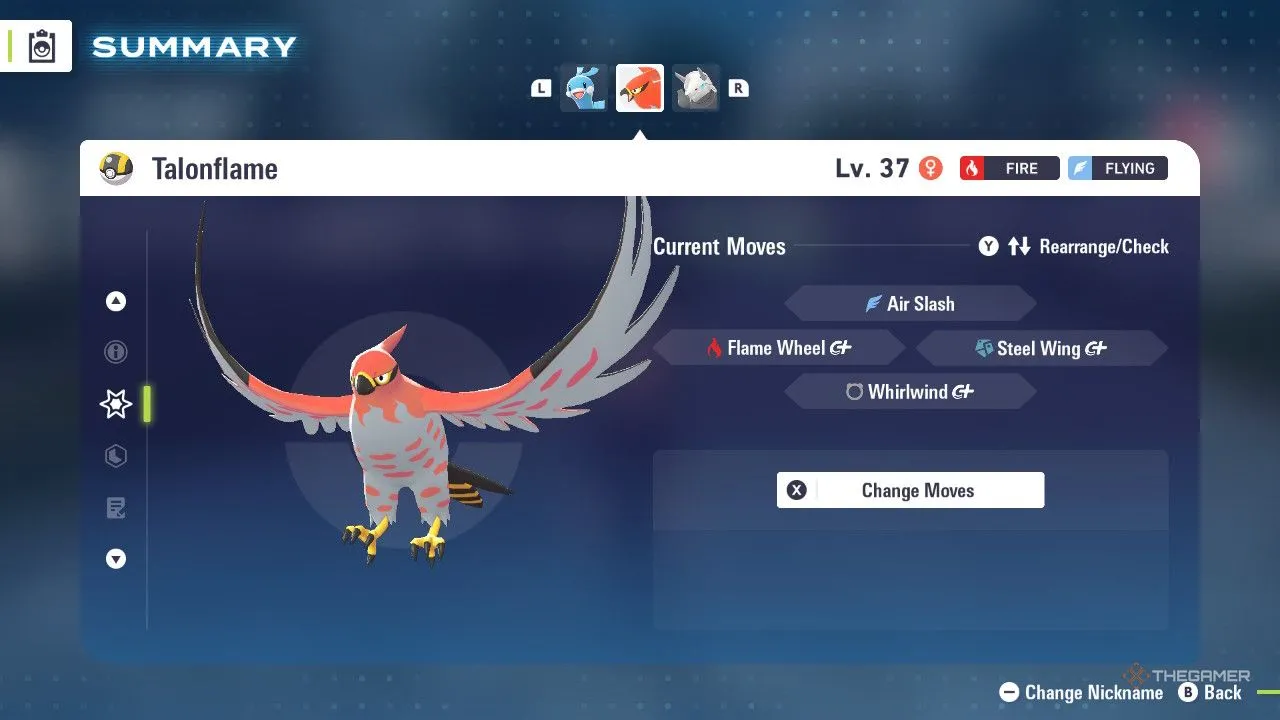Open the info page icon in the sidebar

click(115, 352)
